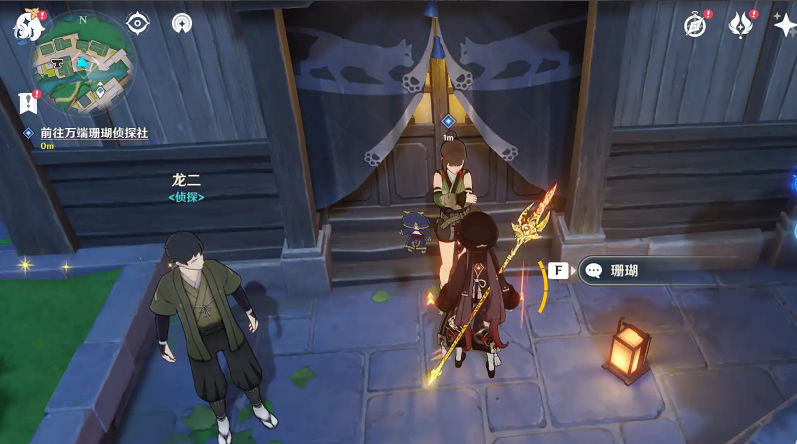Open the quest log banner icon
Viewport: 797px width, 444px height.
28,102
